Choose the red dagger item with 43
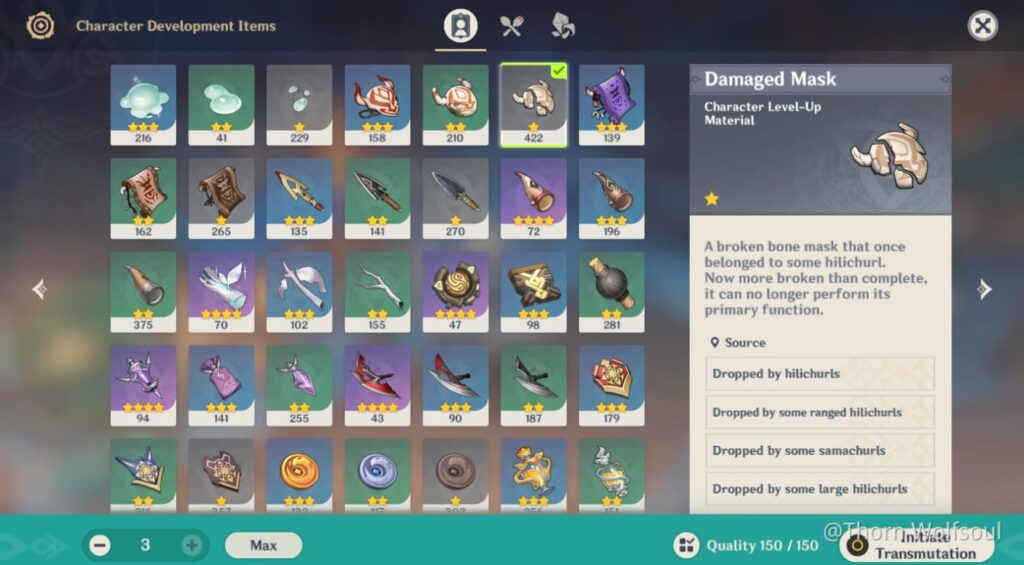 tap(377, 385)
